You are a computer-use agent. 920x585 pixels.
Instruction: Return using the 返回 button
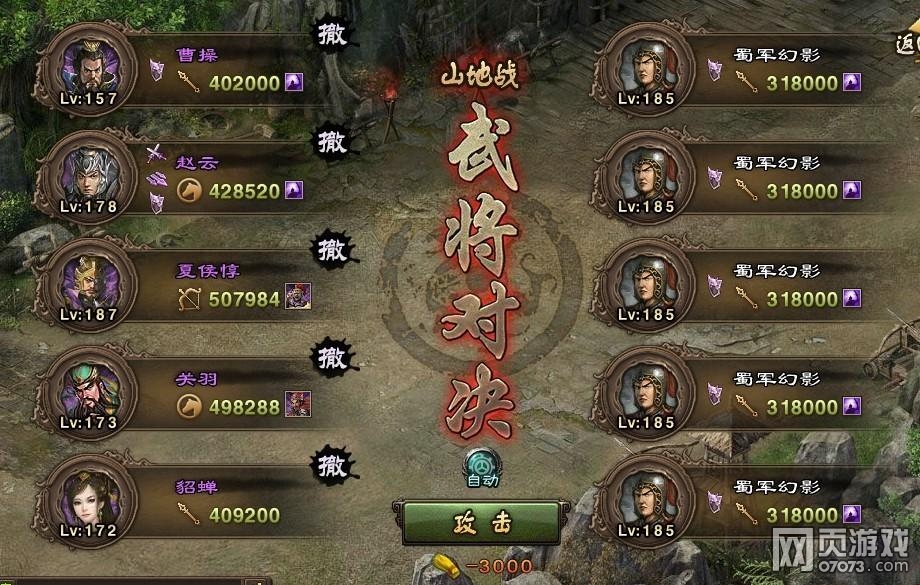(x=908, y=44)
